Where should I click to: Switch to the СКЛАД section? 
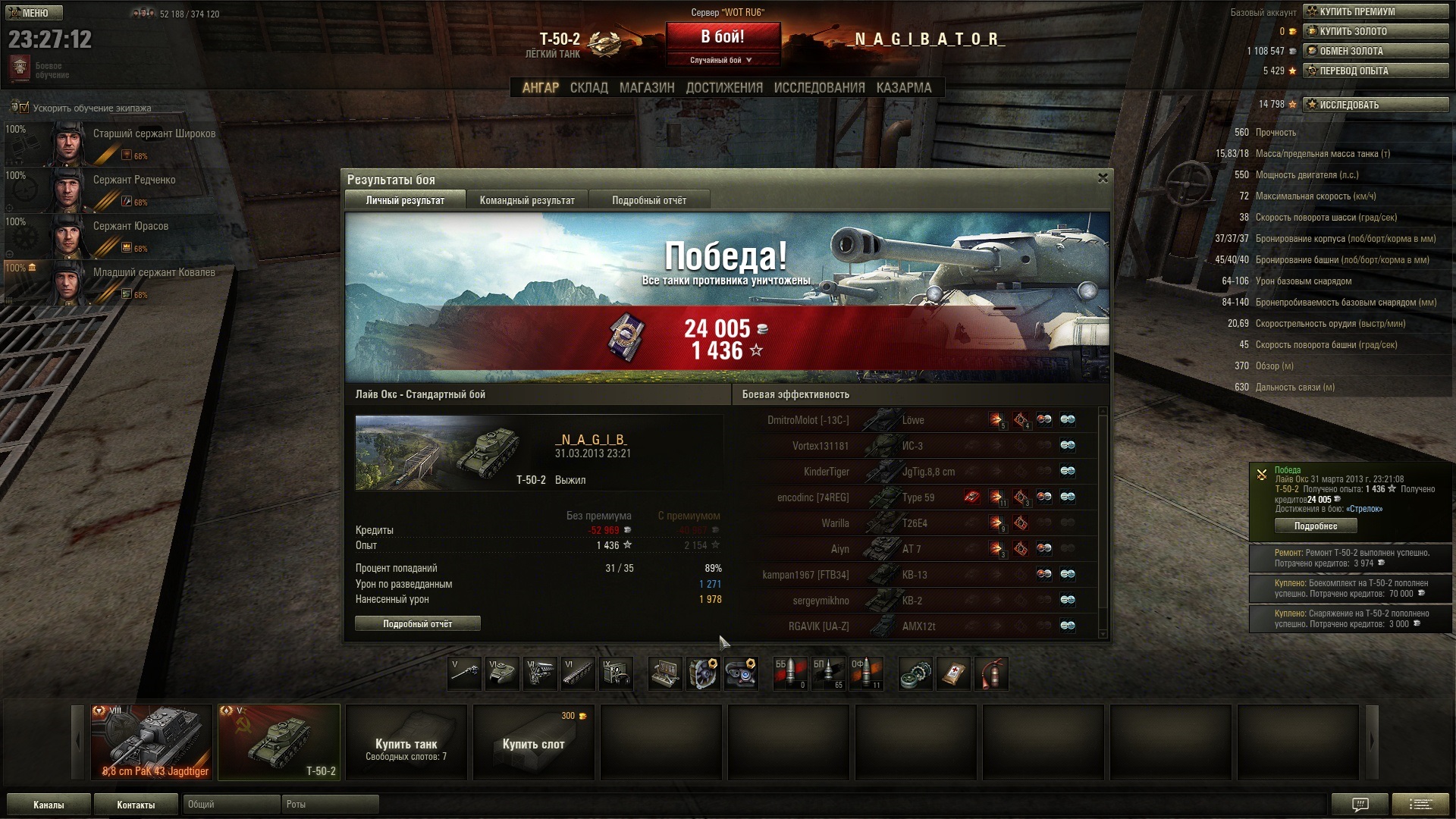pos(588,88)
